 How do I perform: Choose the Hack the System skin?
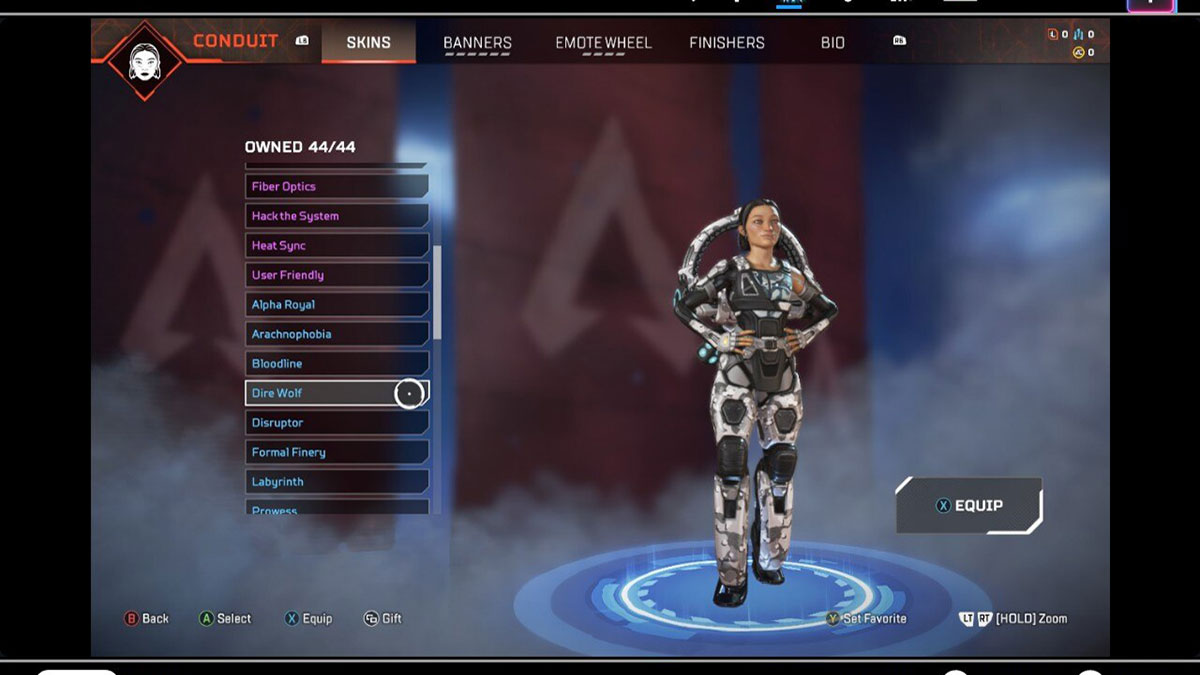coord(337,216)
